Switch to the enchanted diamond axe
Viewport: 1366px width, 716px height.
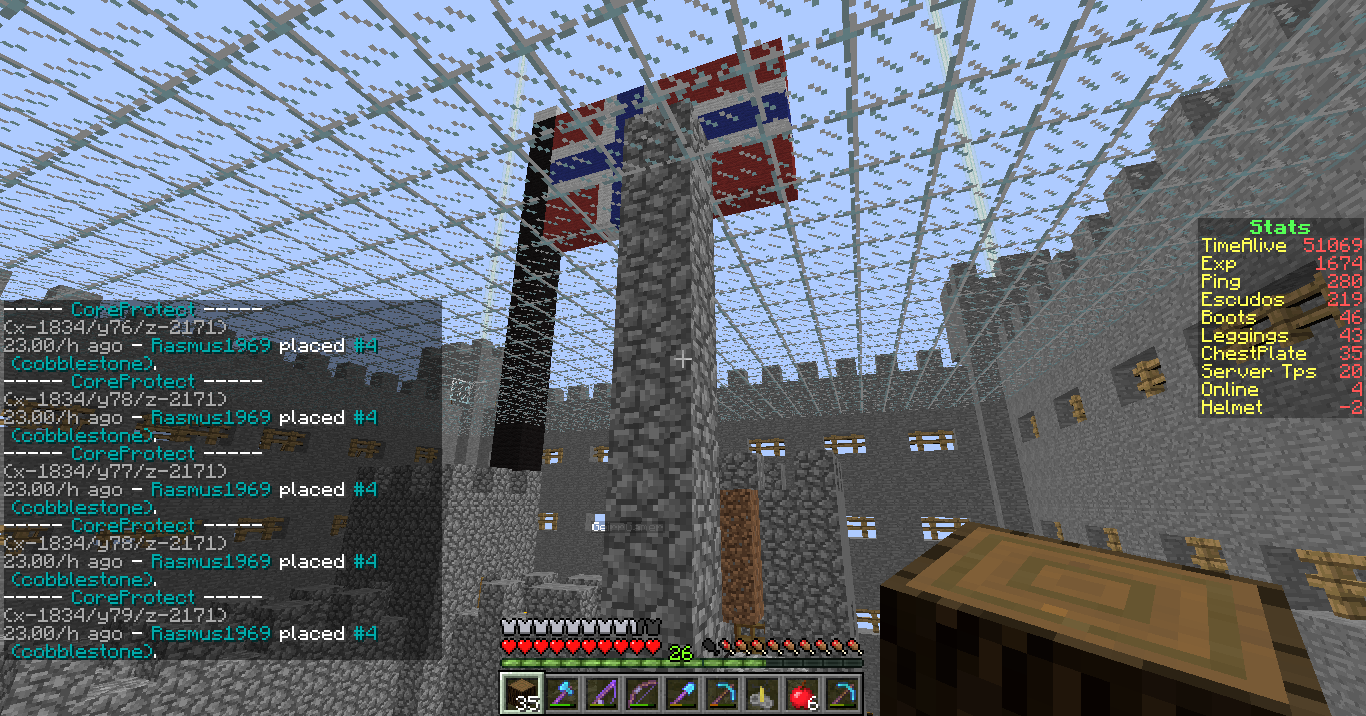tap(560, 693)
